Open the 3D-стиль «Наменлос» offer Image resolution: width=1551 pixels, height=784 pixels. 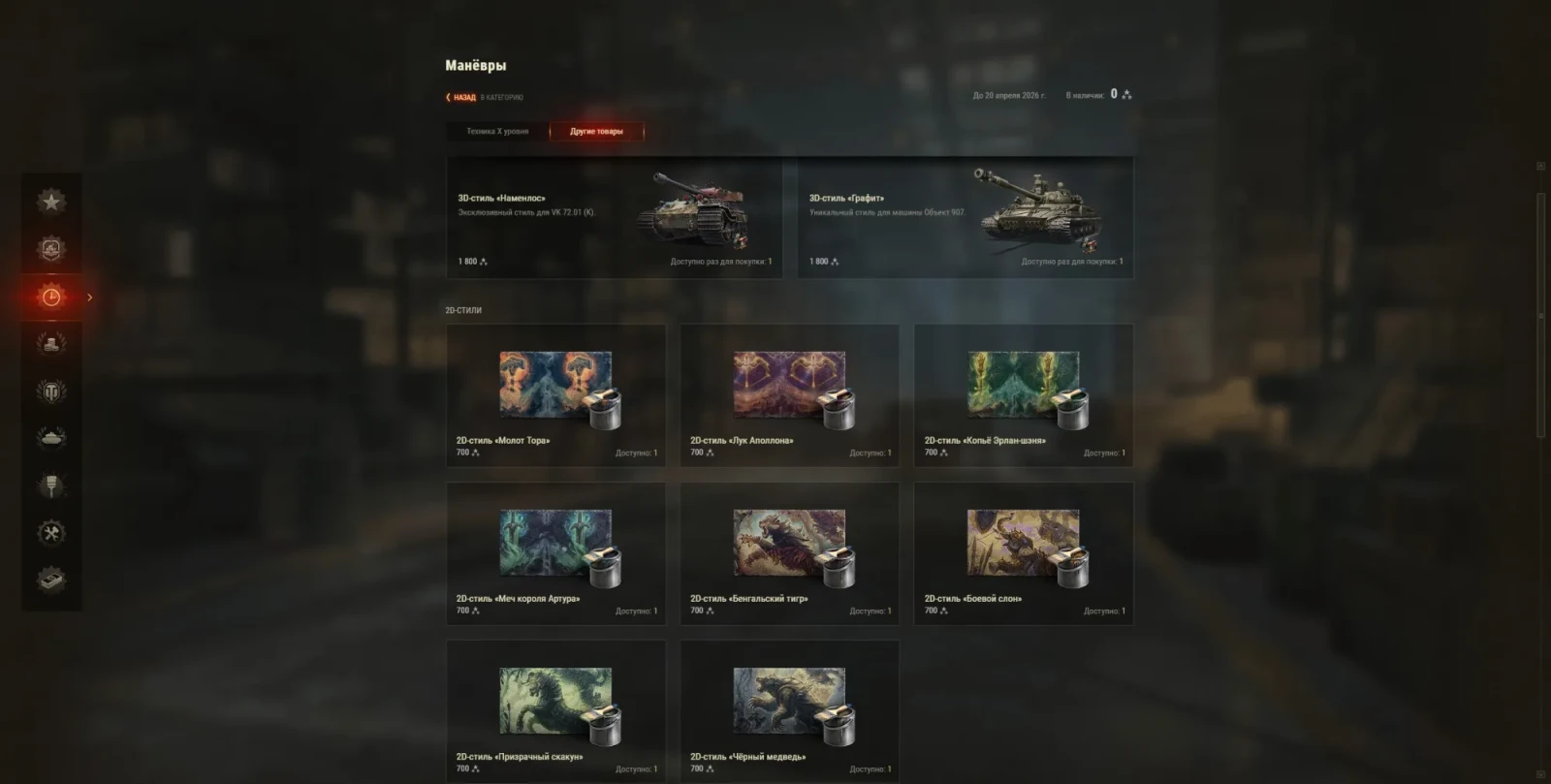click(x=615, y=219)
